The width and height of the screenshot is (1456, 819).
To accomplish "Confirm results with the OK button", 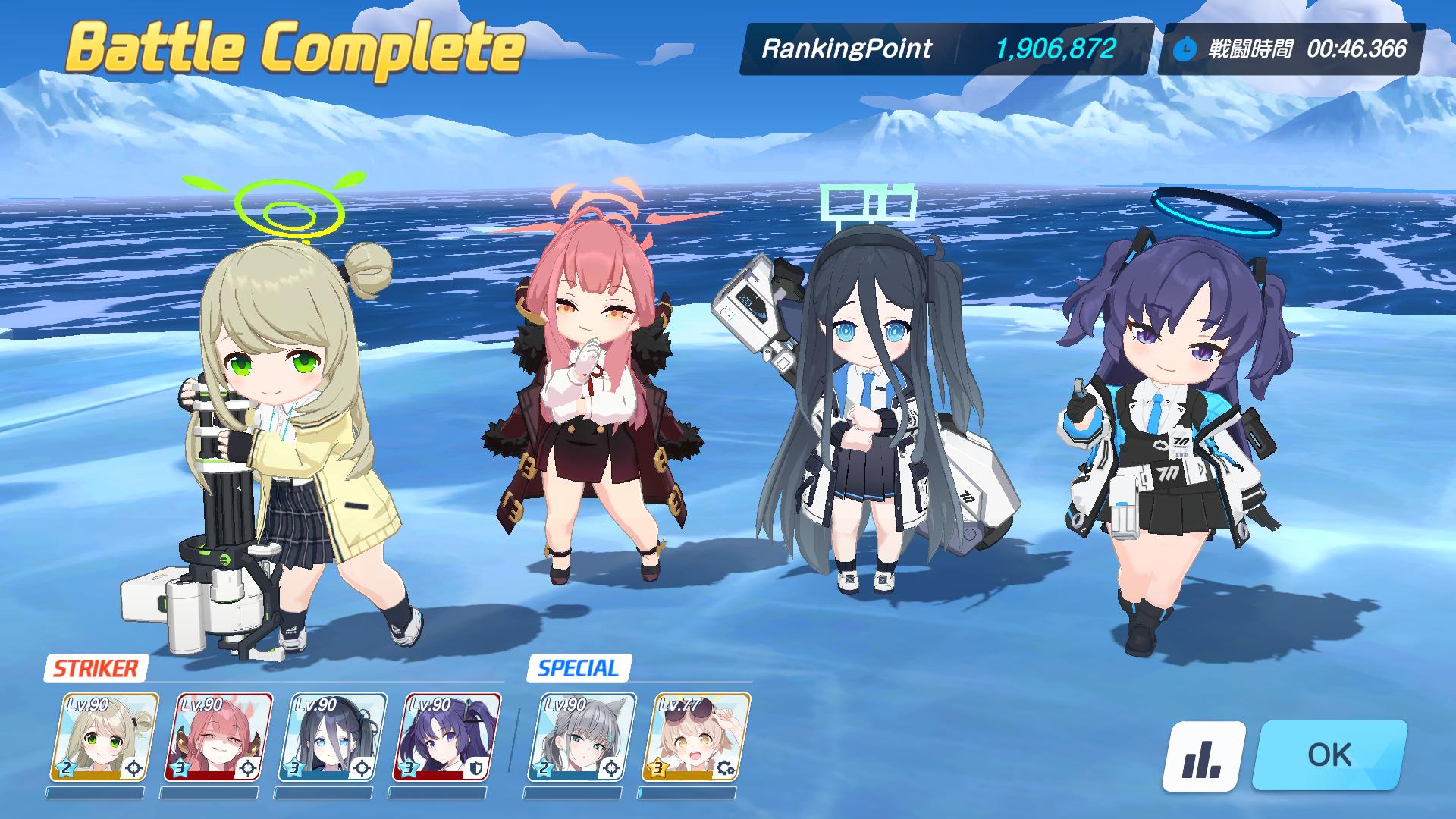I will tap(1329, 755).
